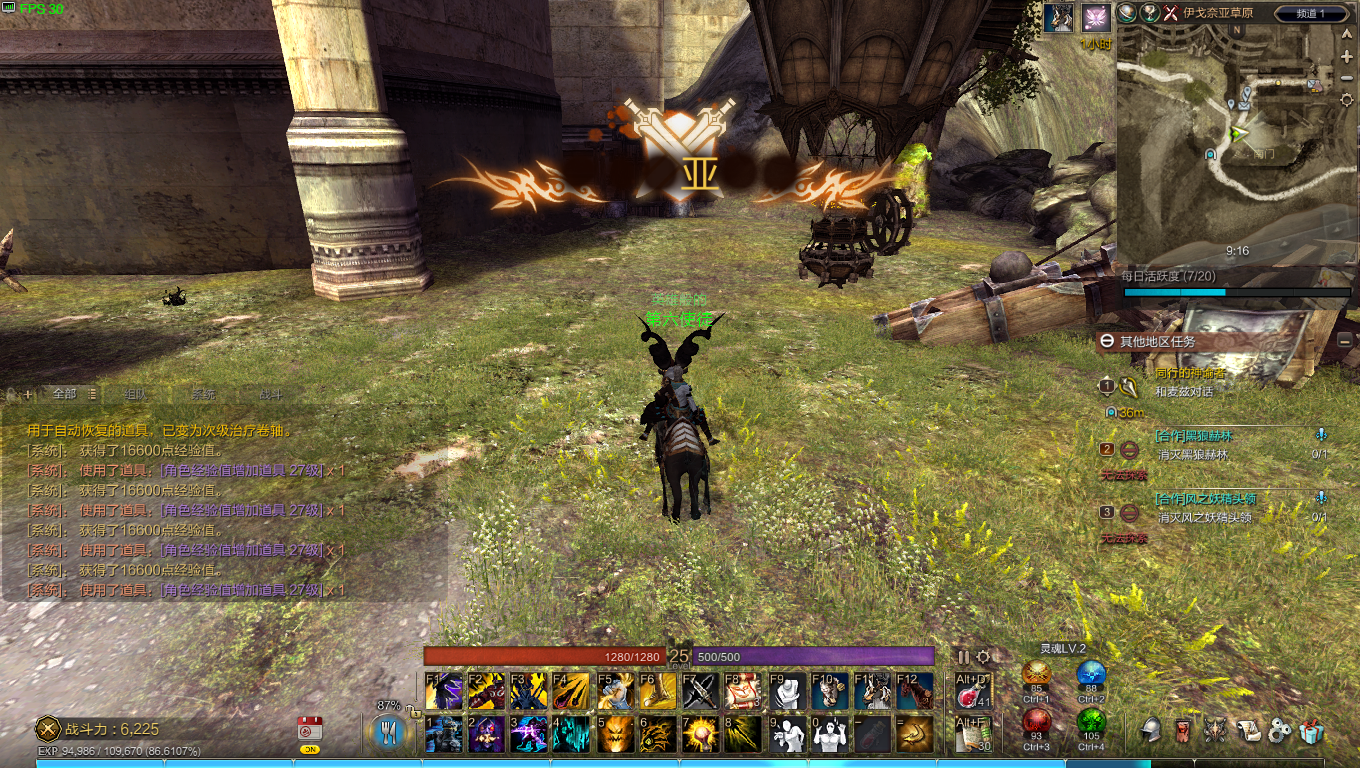Open the gift box icon
Screen dimensions: 1360x768
[x=1312, y=732]
